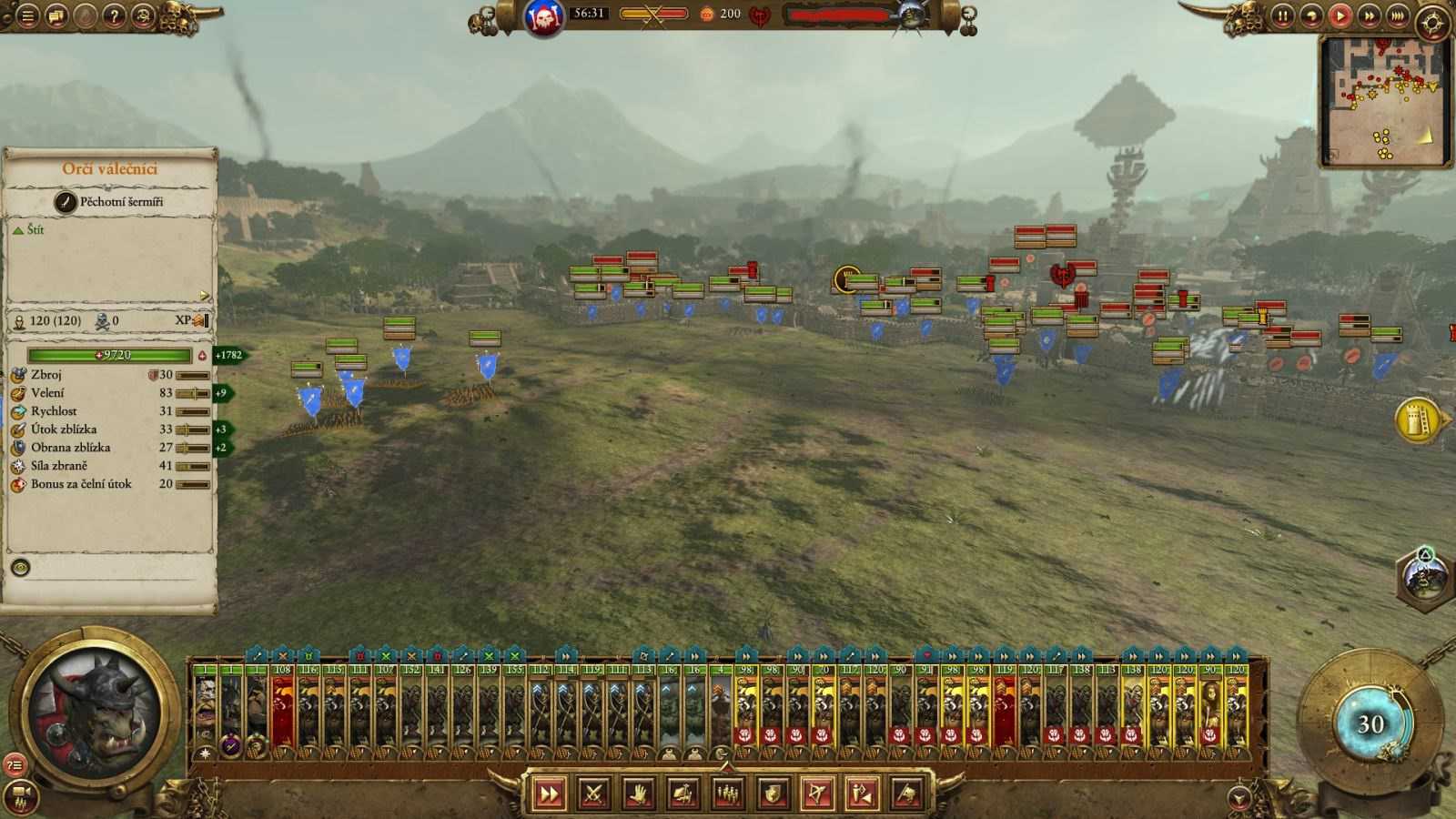Toggle fire at will bow button

click(818, 794)
